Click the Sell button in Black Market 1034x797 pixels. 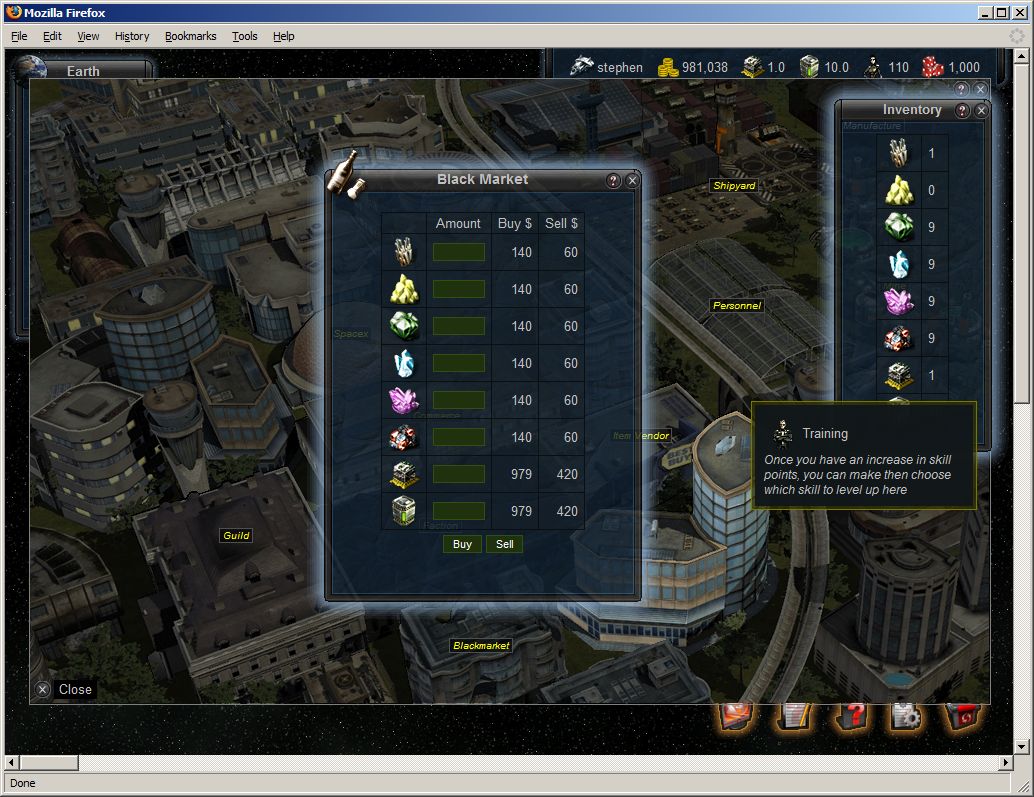click(505, 544)
